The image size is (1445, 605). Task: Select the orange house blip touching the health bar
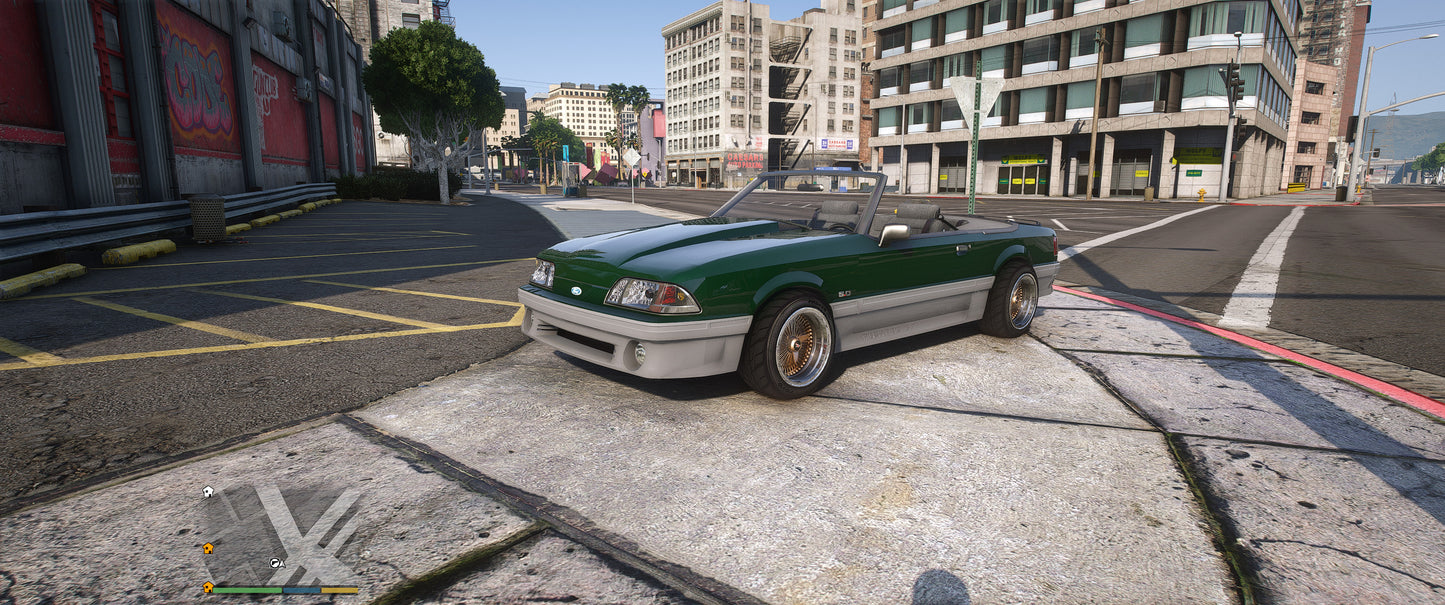point(208,587)
